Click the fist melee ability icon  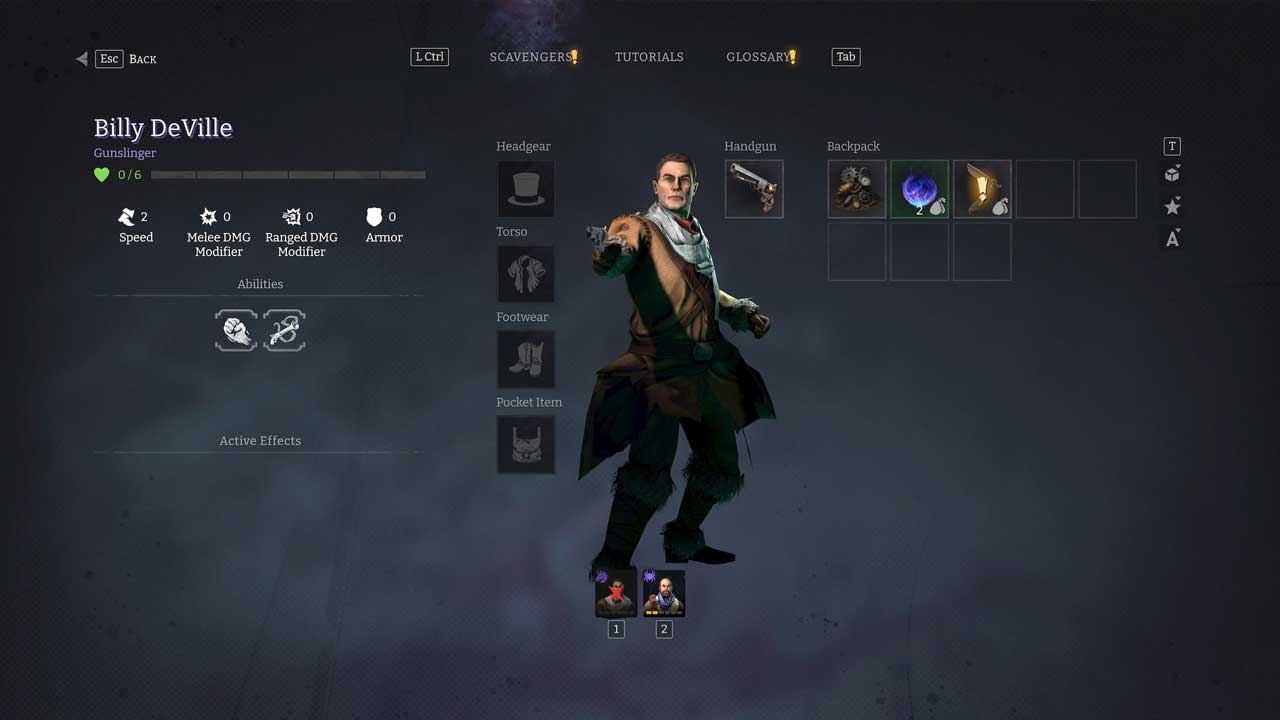pyautogui.click(x=236, y=330)
